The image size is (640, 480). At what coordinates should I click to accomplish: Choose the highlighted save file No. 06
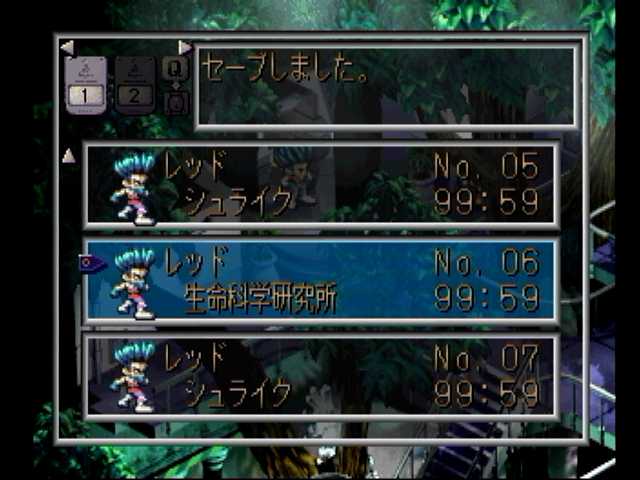click(320, 280)
